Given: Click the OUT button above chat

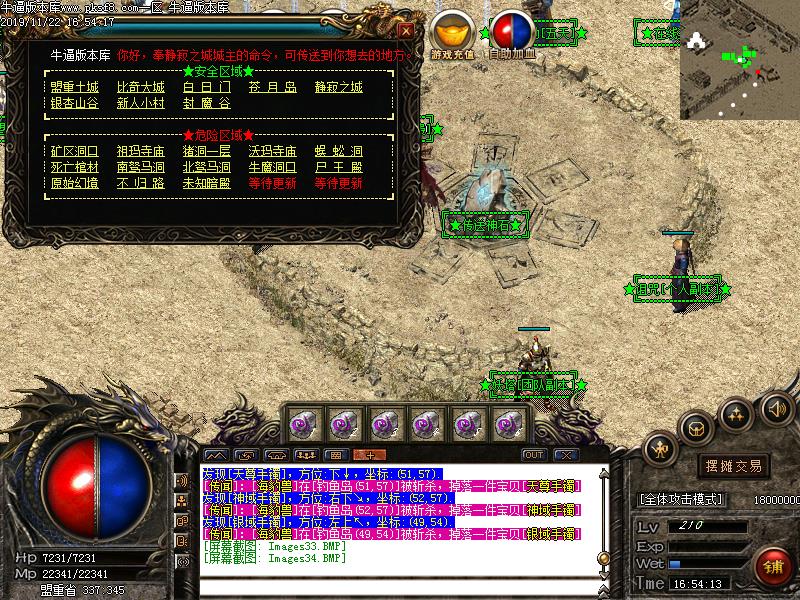Looking at the screenshot, I should [x=534, y=455].
